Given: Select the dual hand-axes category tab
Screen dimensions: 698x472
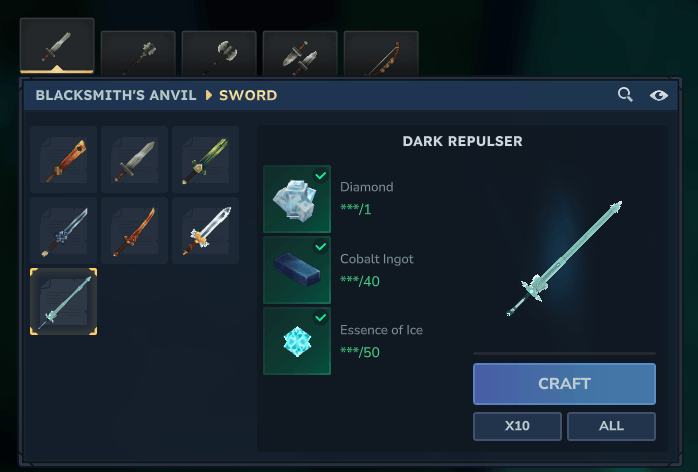Looking at the screenshot, I should (300, 53).
